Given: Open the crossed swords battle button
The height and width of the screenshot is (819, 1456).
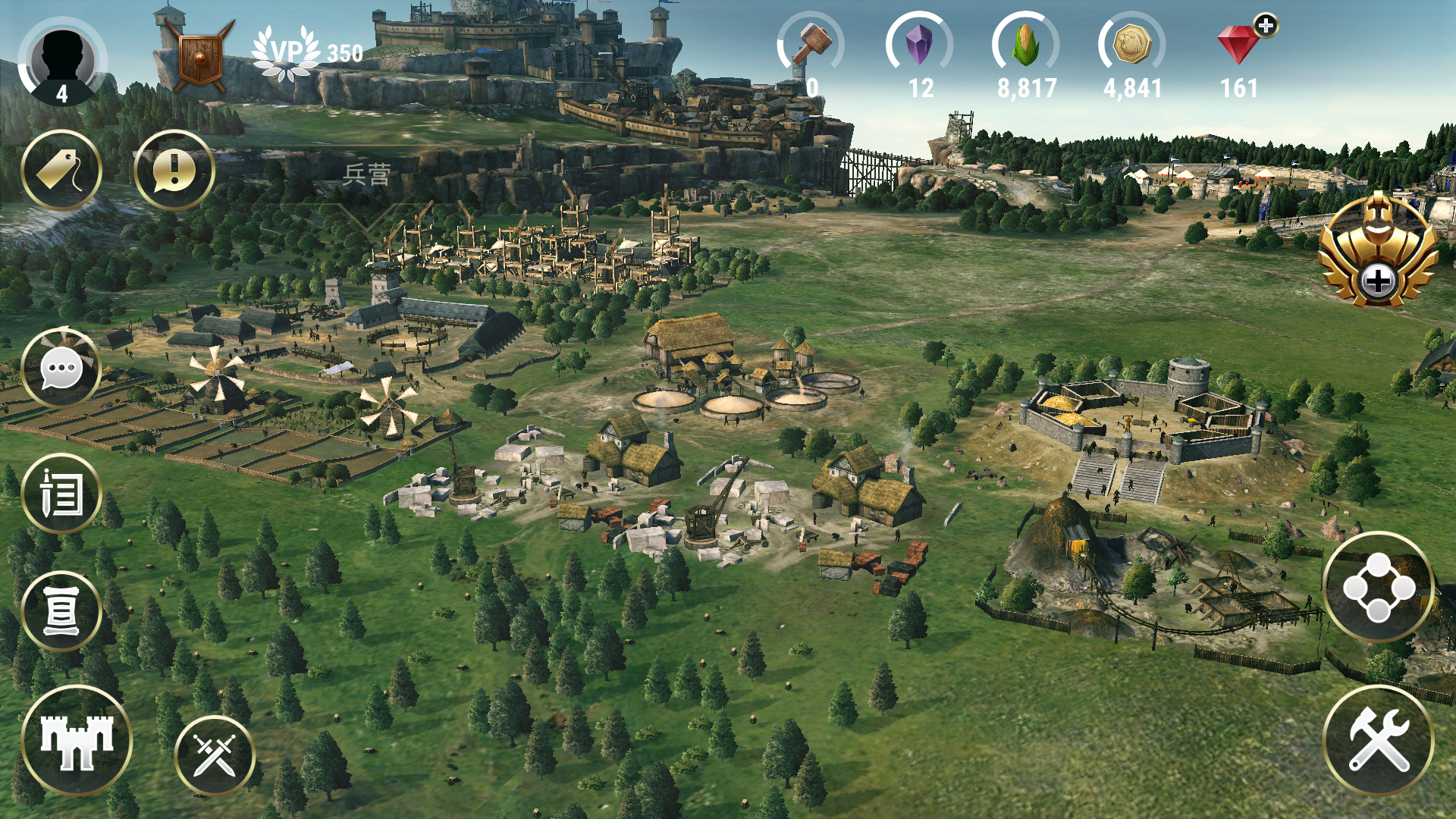Looking at the screenshot, I should tap(215, 755).
